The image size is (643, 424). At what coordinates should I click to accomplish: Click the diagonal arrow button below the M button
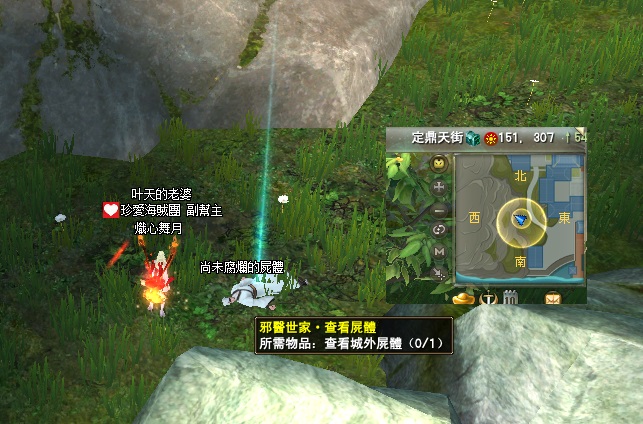click(x=440, y=272)
